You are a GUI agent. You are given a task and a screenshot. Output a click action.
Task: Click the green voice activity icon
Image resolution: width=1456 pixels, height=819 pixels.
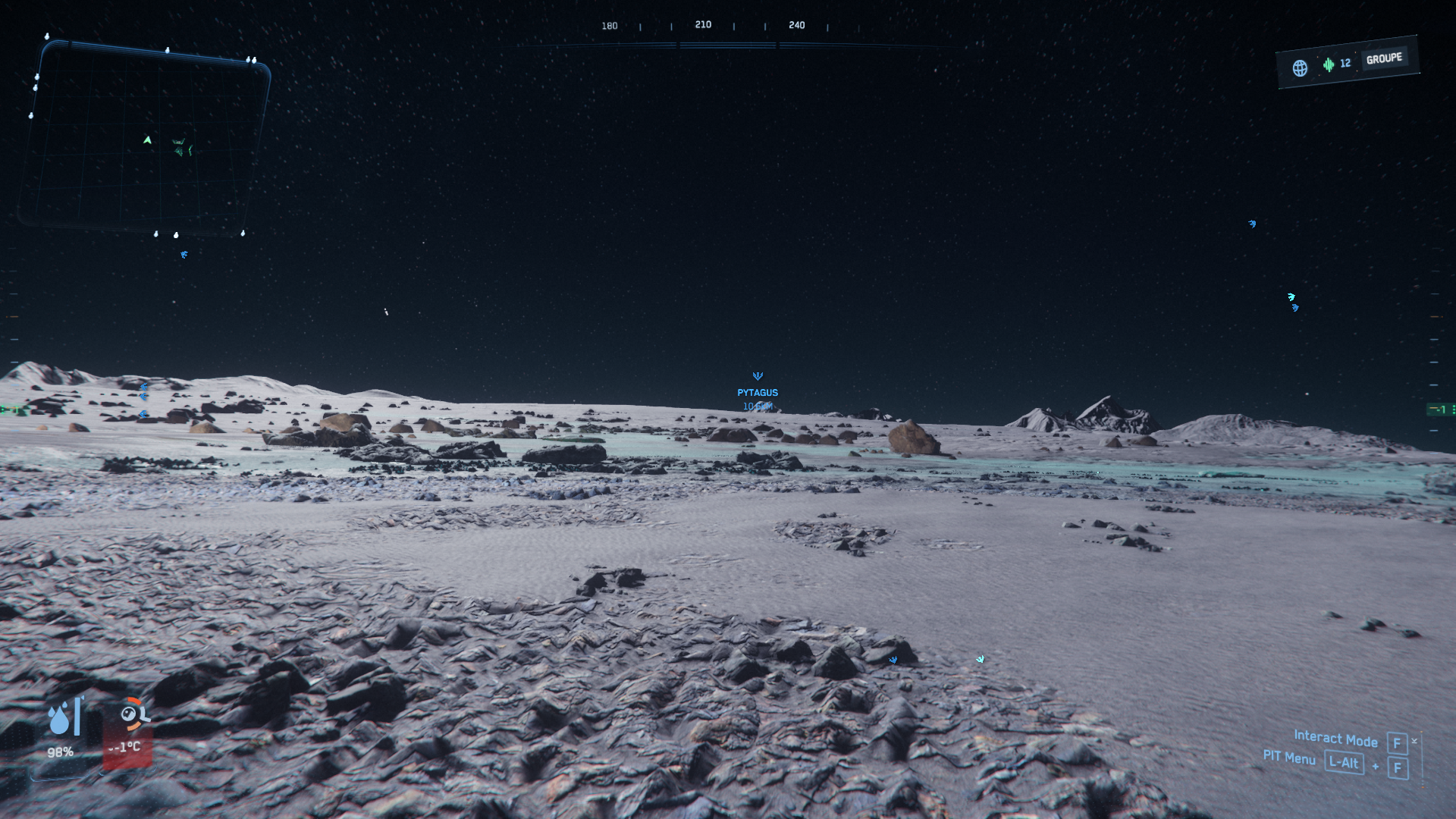[x=1329, y=64]
